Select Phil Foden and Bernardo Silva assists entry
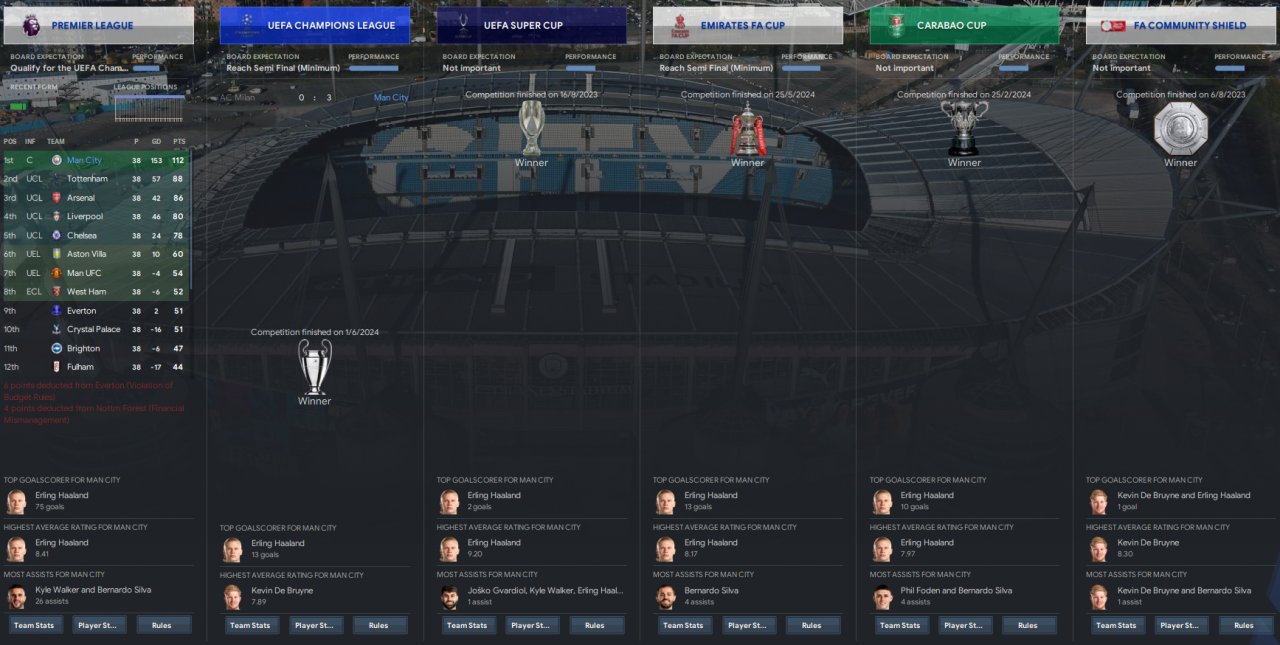Screen dimensions: 1280x645 [955, 591]
